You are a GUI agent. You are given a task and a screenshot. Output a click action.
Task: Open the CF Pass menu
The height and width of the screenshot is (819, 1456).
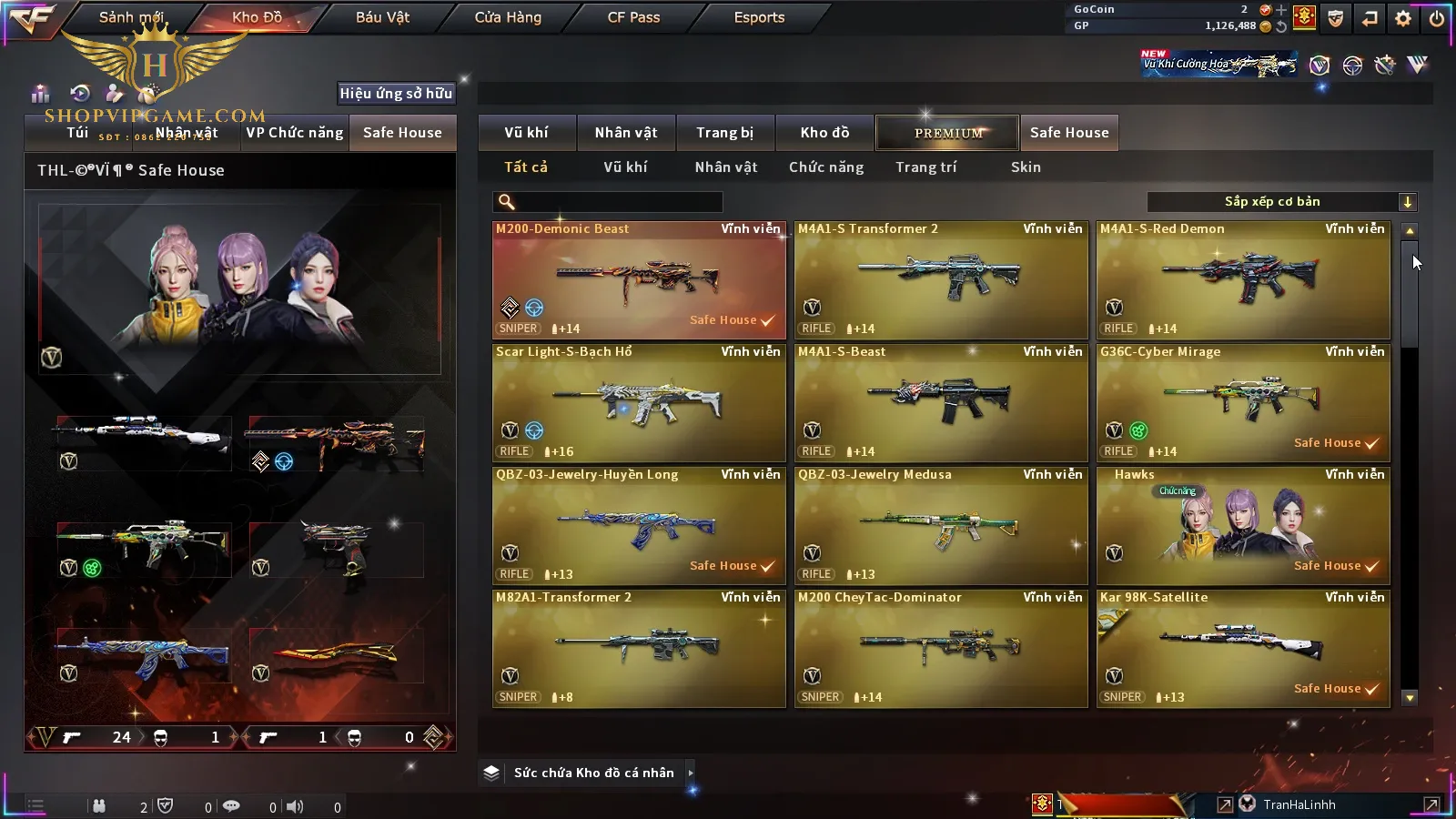pos(633,17)
